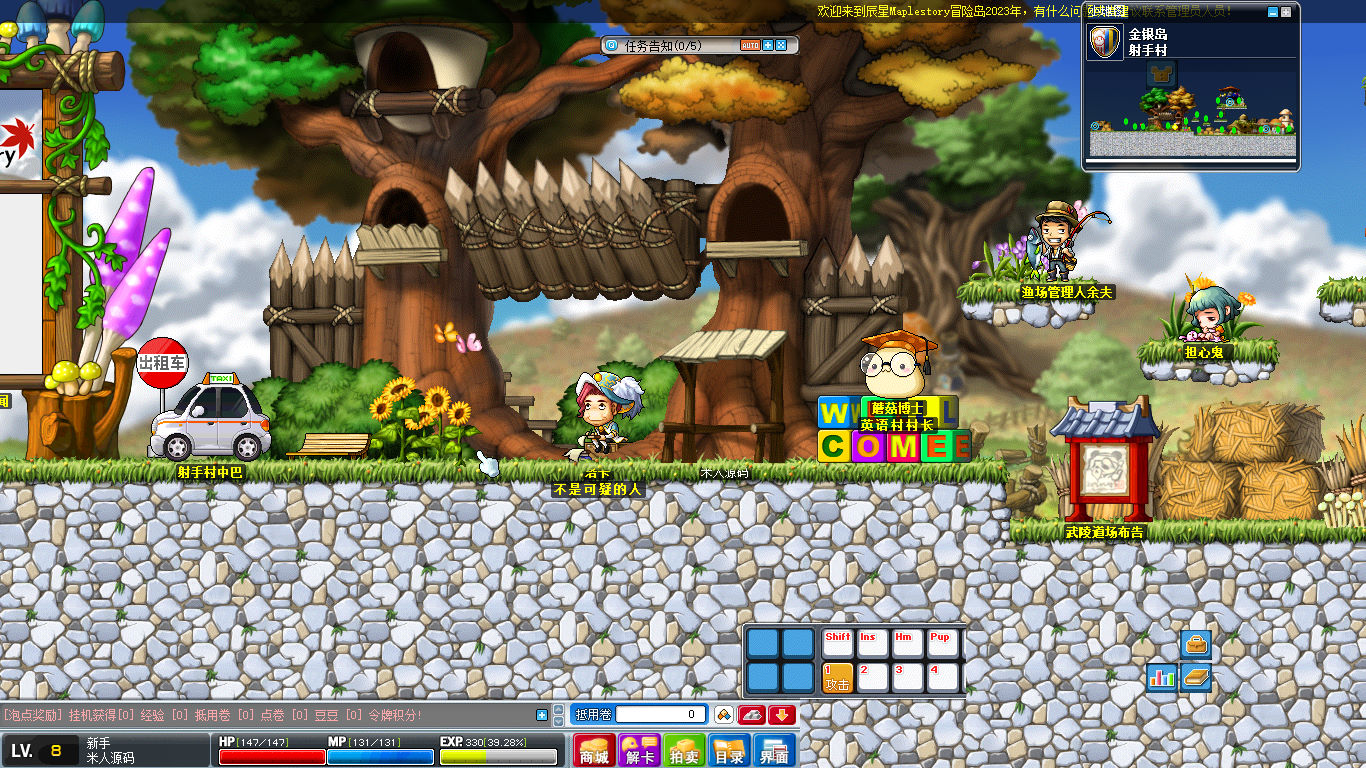Click the red down arrow button
Screen dimensions: 1366x768
(x=782, y=714)
